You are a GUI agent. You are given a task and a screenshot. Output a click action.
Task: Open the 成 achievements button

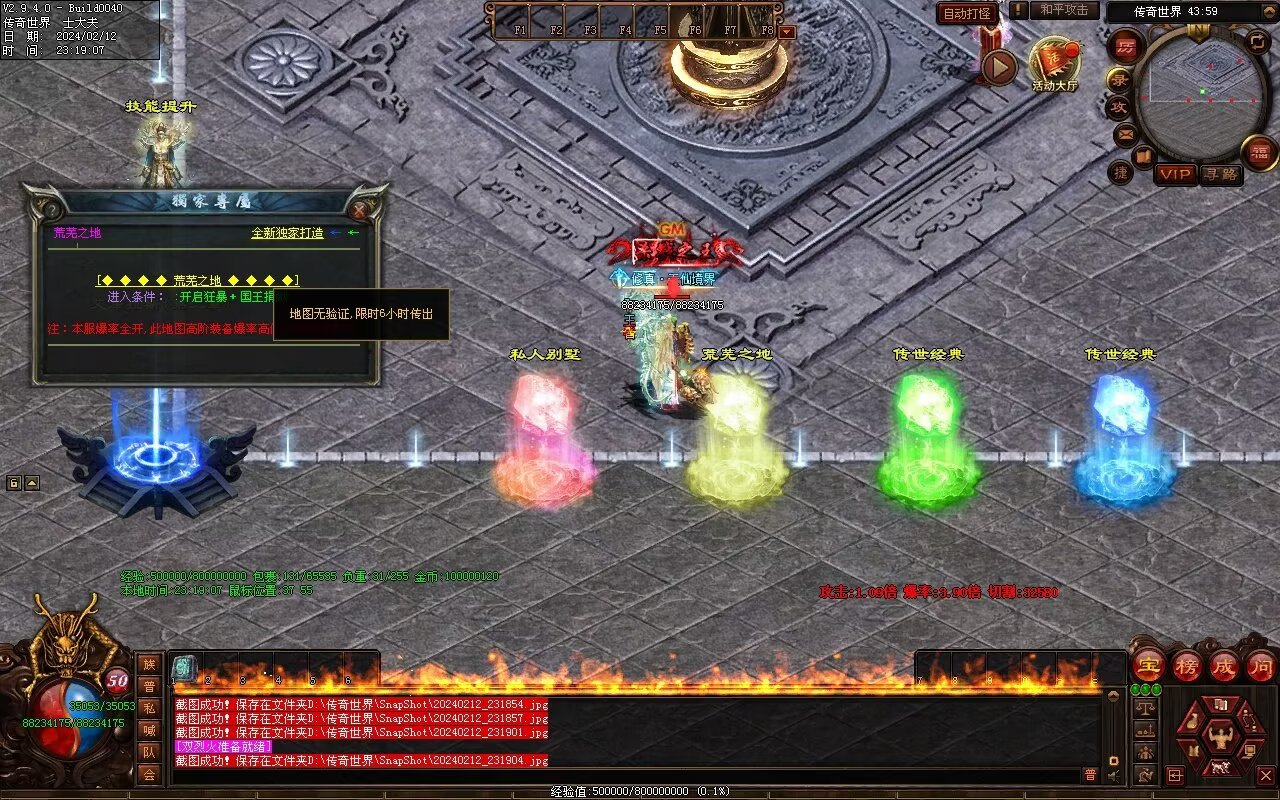pos(1224,665)
